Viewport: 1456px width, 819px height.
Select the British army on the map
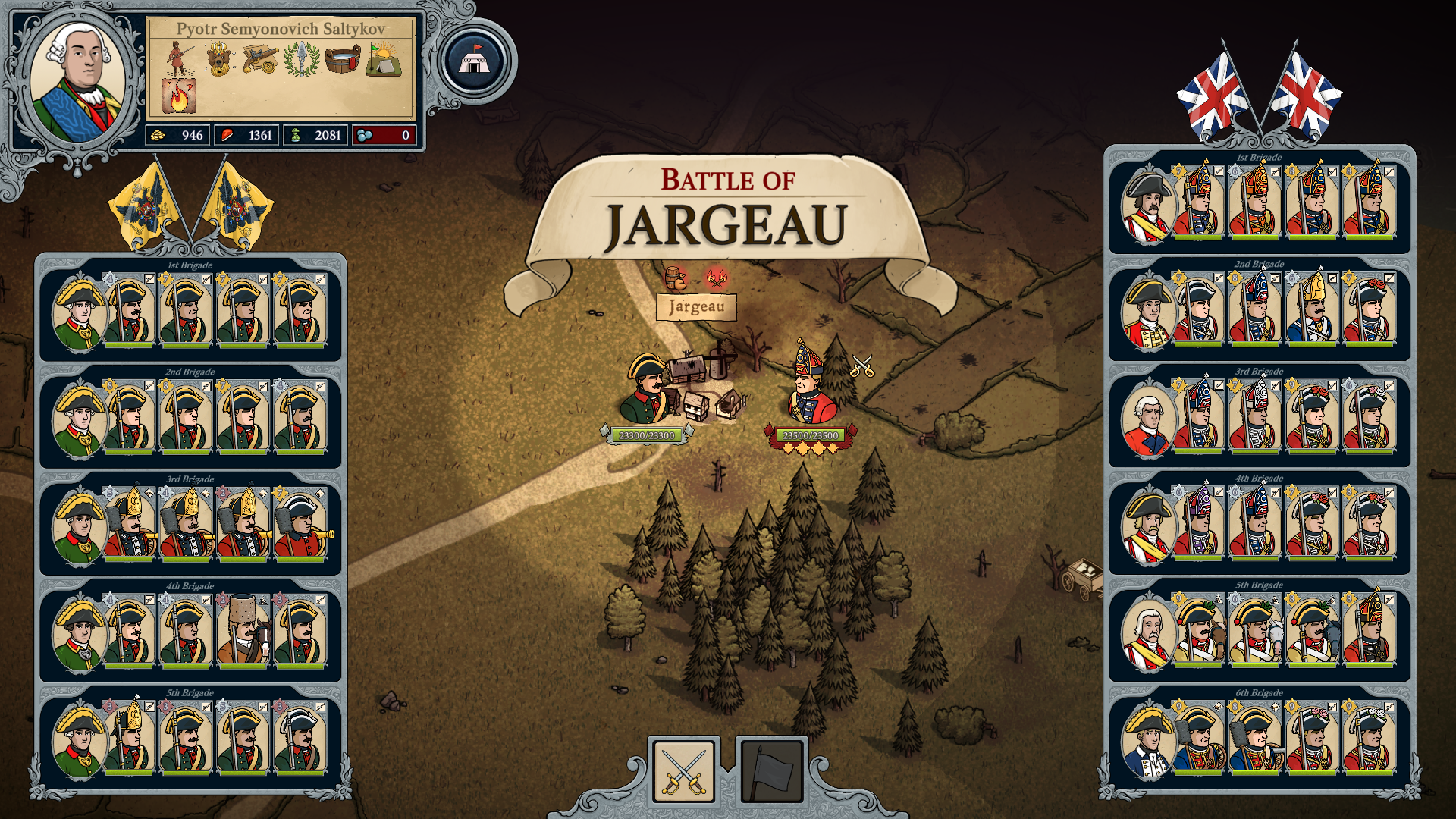[x=811, y=387]
